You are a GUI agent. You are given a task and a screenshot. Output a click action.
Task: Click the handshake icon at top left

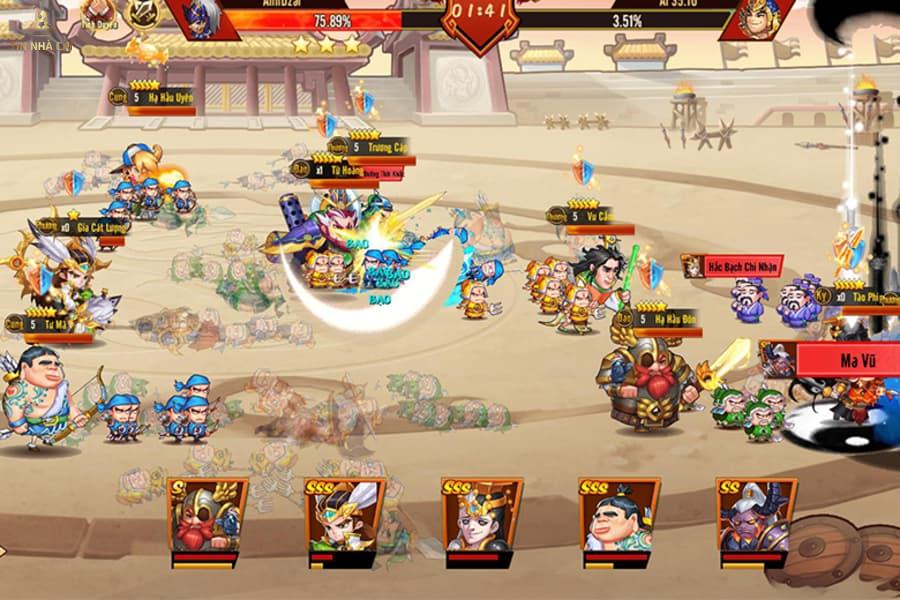pos(96,12)
